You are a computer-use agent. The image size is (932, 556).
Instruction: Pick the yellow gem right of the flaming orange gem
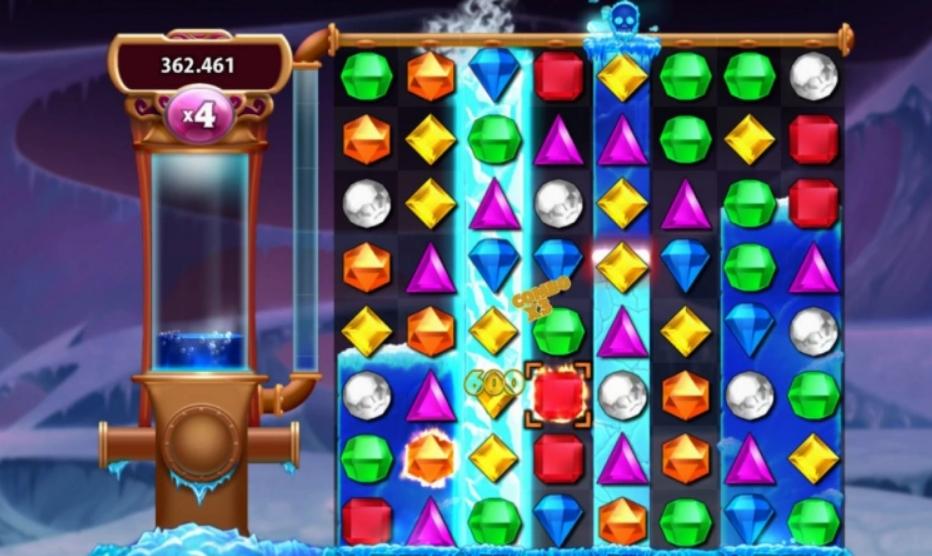(494, 458)
